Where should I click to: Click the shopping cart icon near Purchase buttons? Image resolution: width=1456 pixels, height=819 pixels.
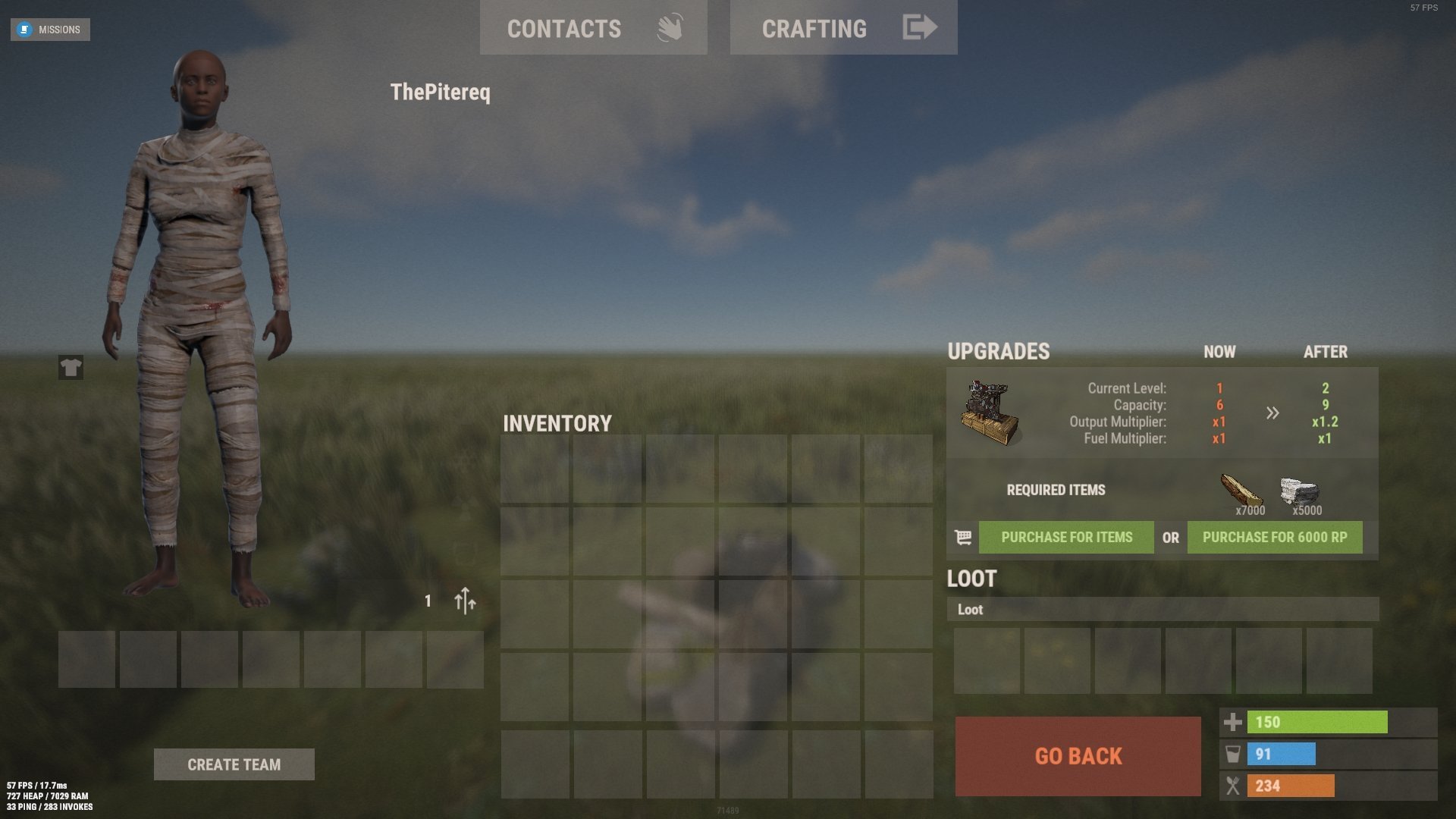click(962, 537)
